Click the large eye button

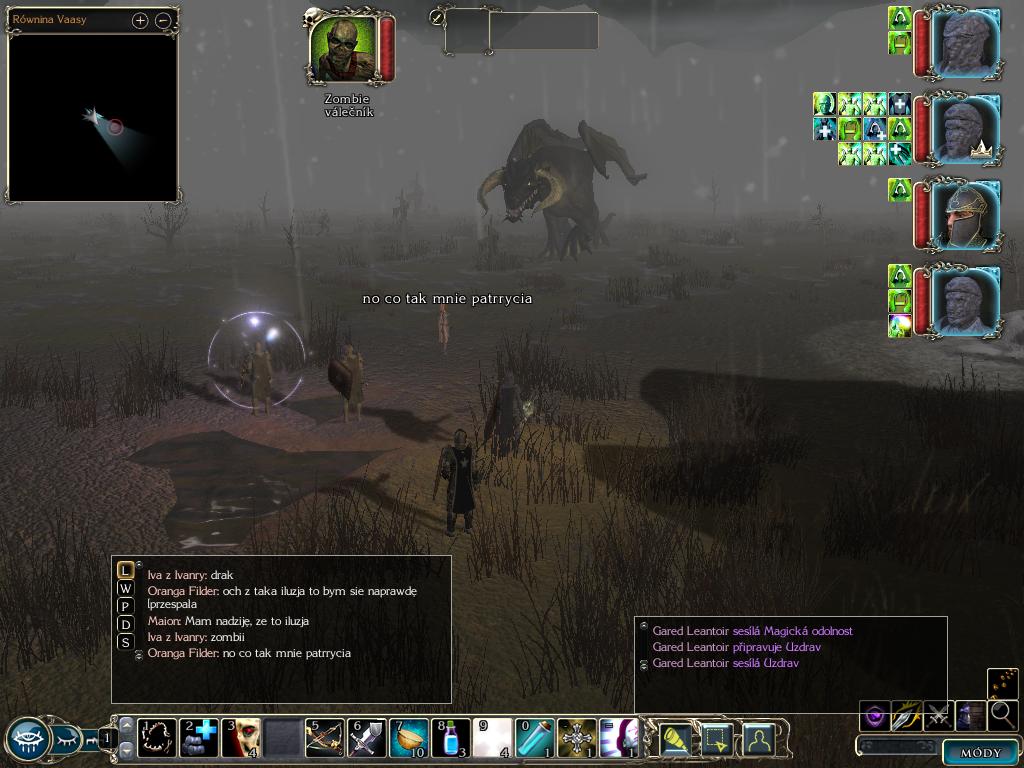[x=27, y=740]
